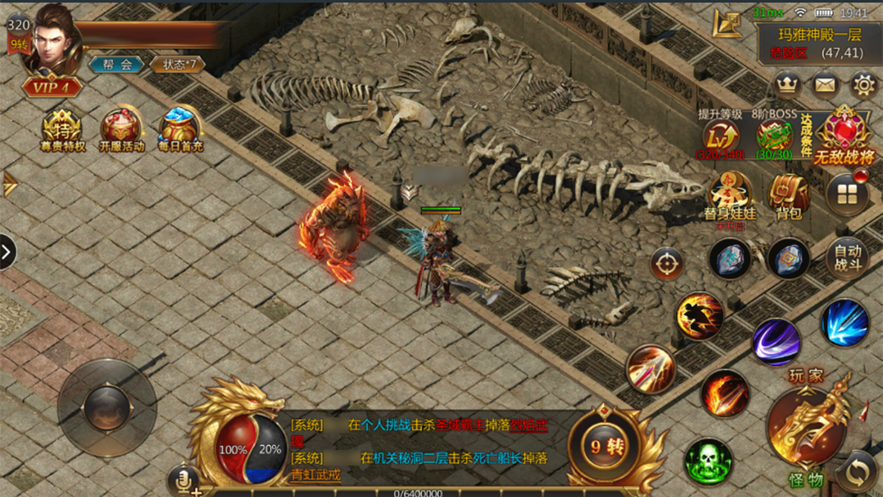Open the 每日首充 daily recharge bag
This screenshot has width=883, height=497.
coord(181,129)
